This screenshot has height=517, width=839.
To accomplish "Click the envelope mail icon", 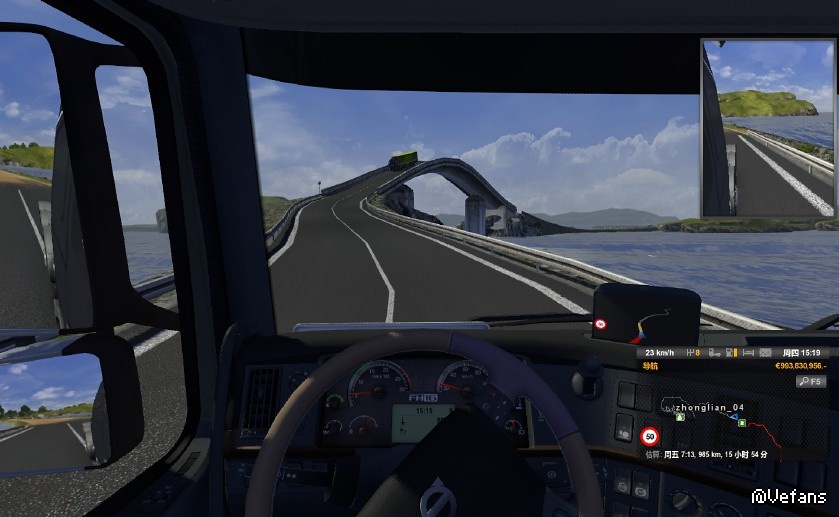I will [766, 353].
